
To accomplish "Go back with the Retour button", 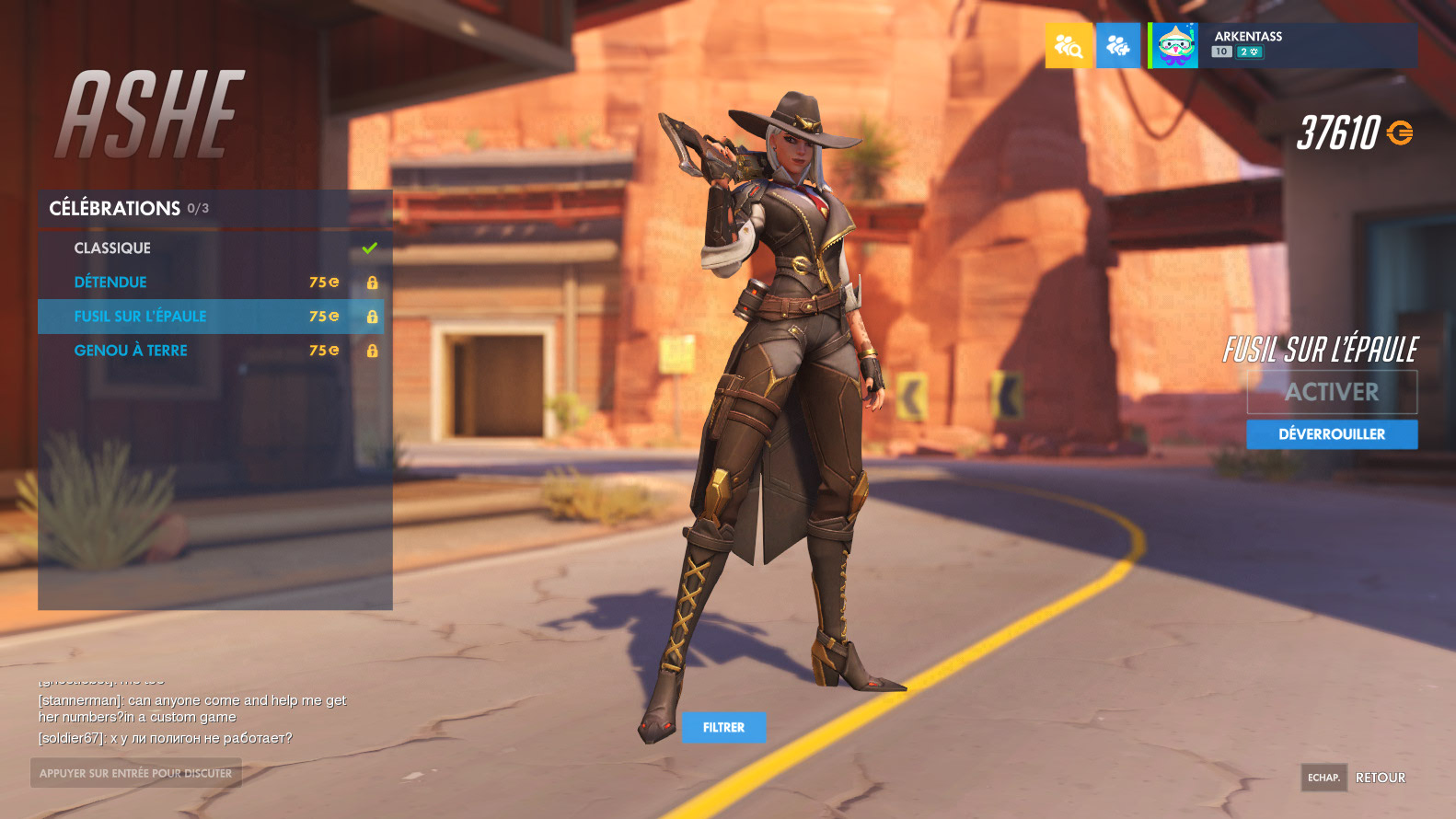I will 1380,778.
